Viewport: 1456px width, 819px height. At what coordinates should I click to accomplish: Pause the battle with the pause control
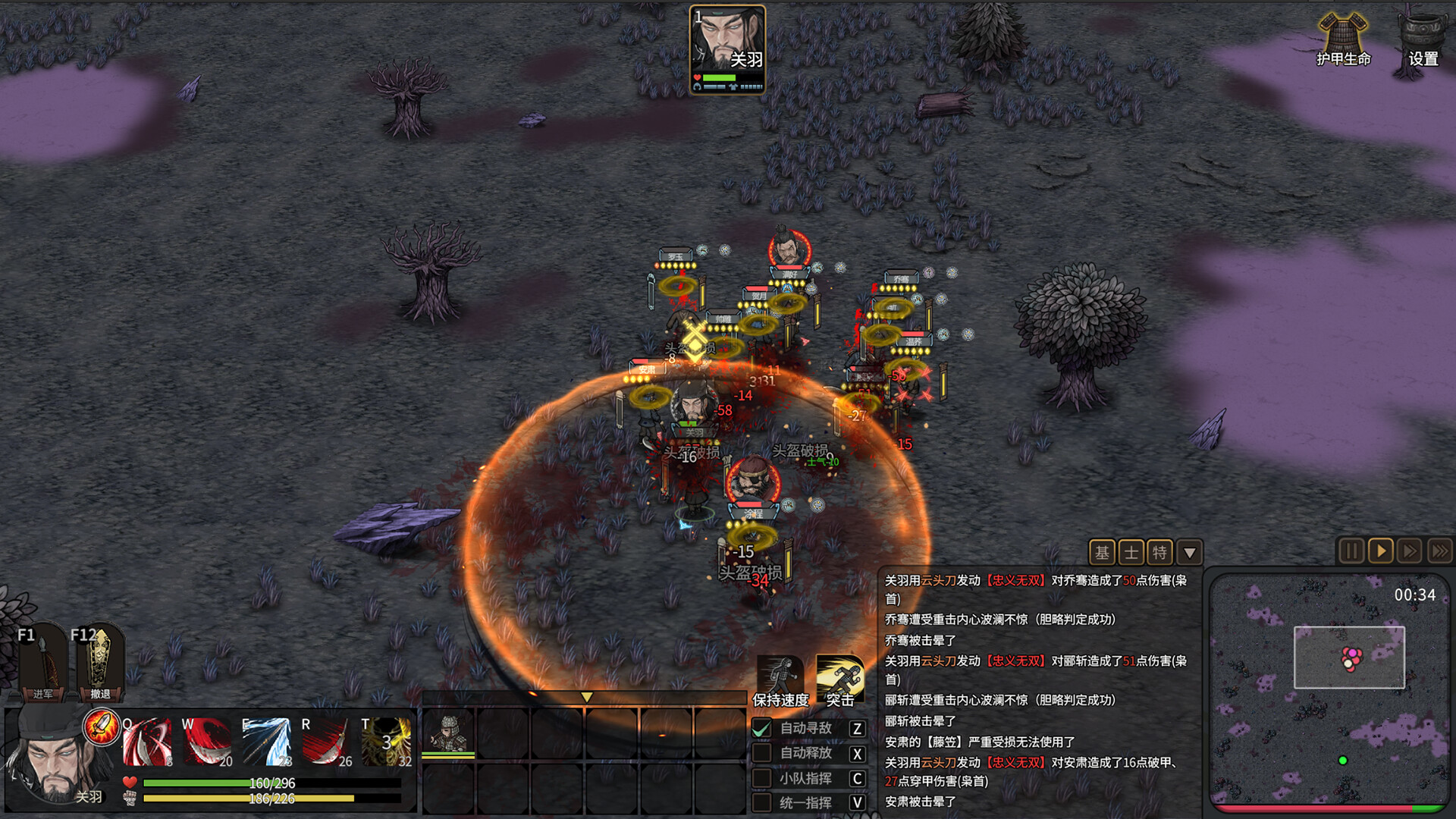click(x=1351, y=552)
